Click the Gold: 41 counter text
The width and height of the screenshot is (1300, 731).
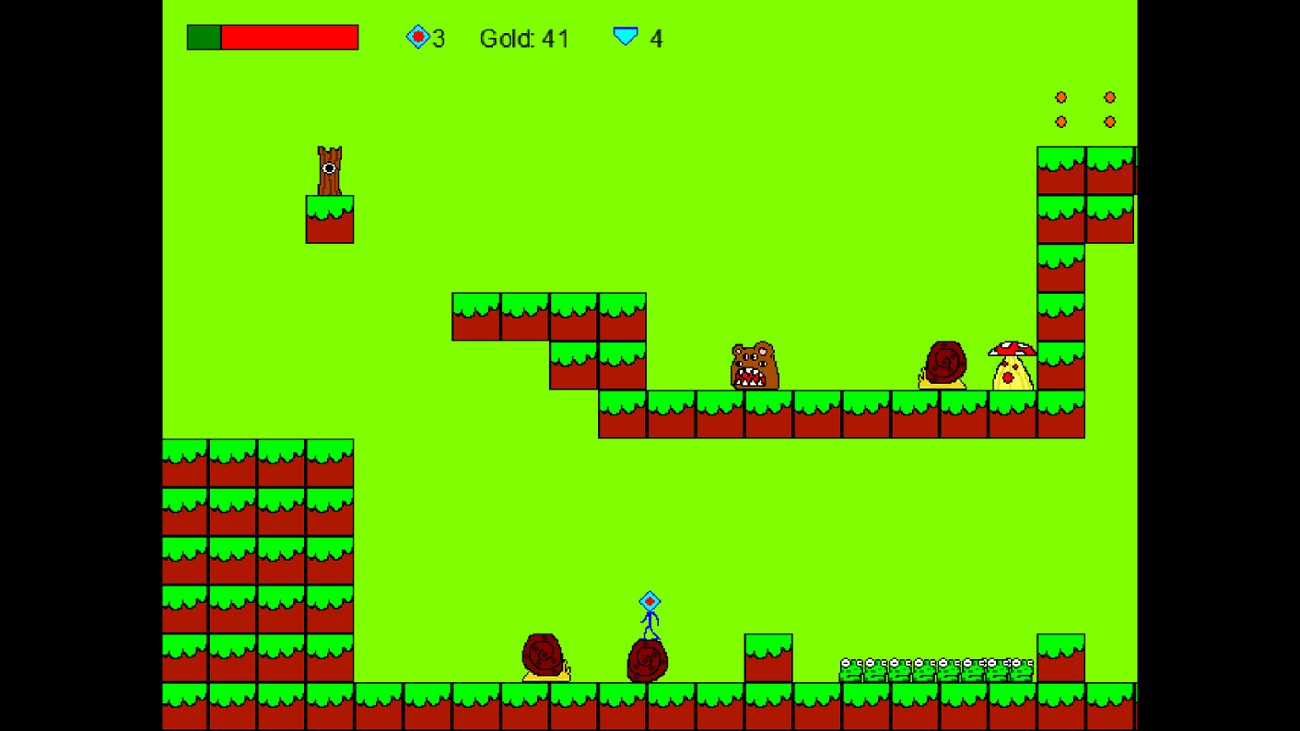point(525,39)
